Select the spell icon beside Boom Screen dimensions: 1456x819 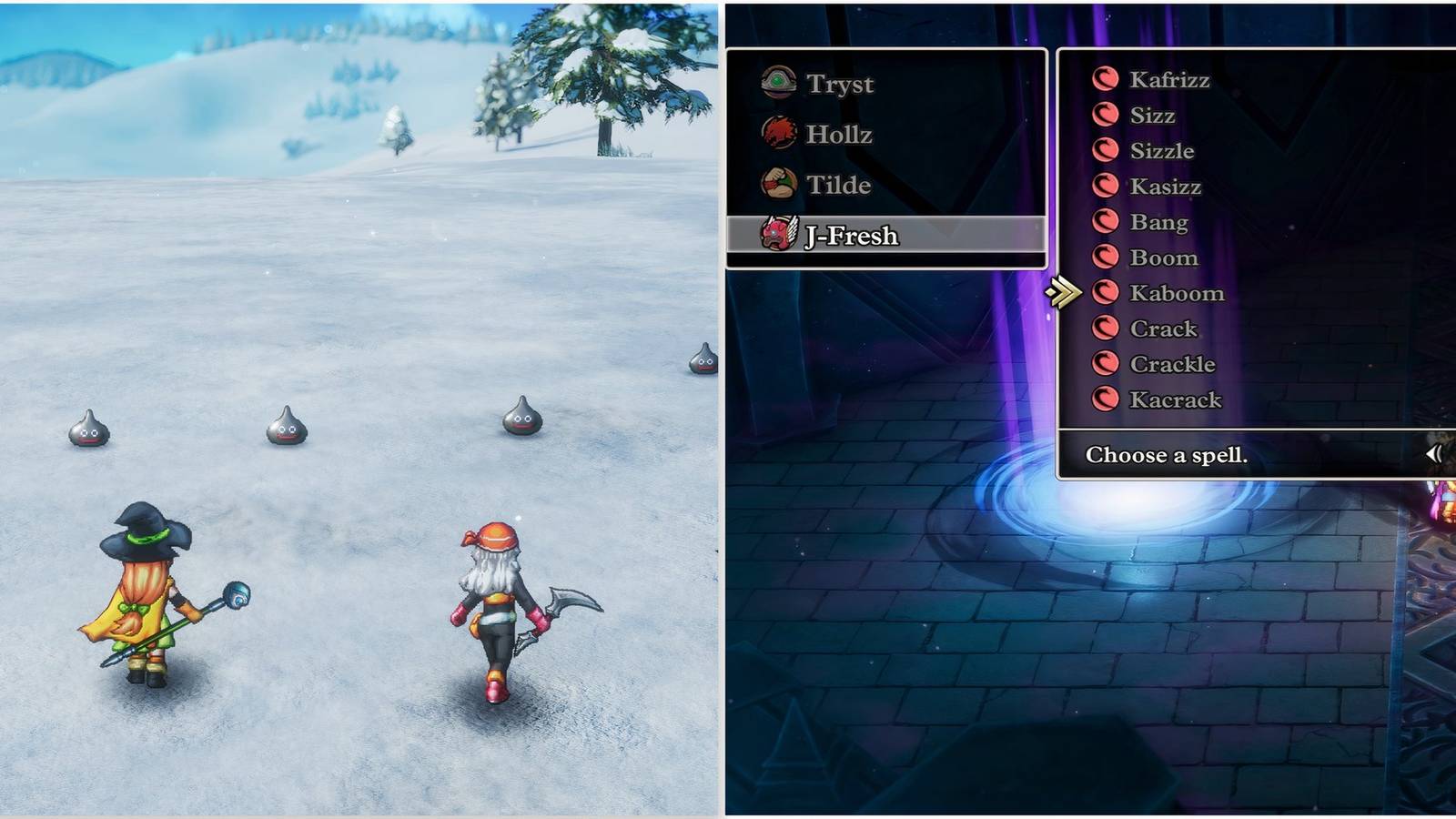[1107, 258]
